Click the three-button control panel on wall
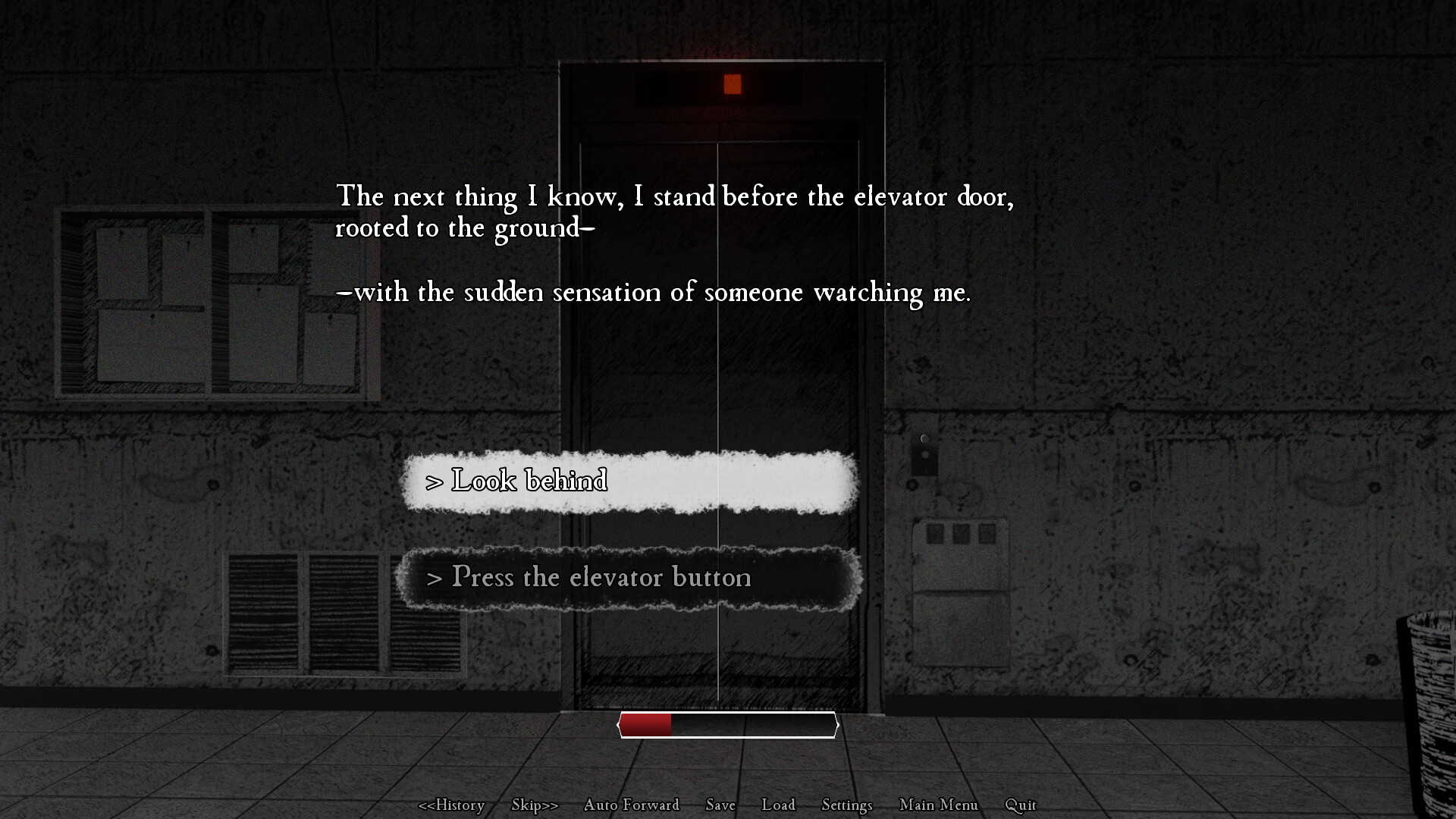 point(959,532)
